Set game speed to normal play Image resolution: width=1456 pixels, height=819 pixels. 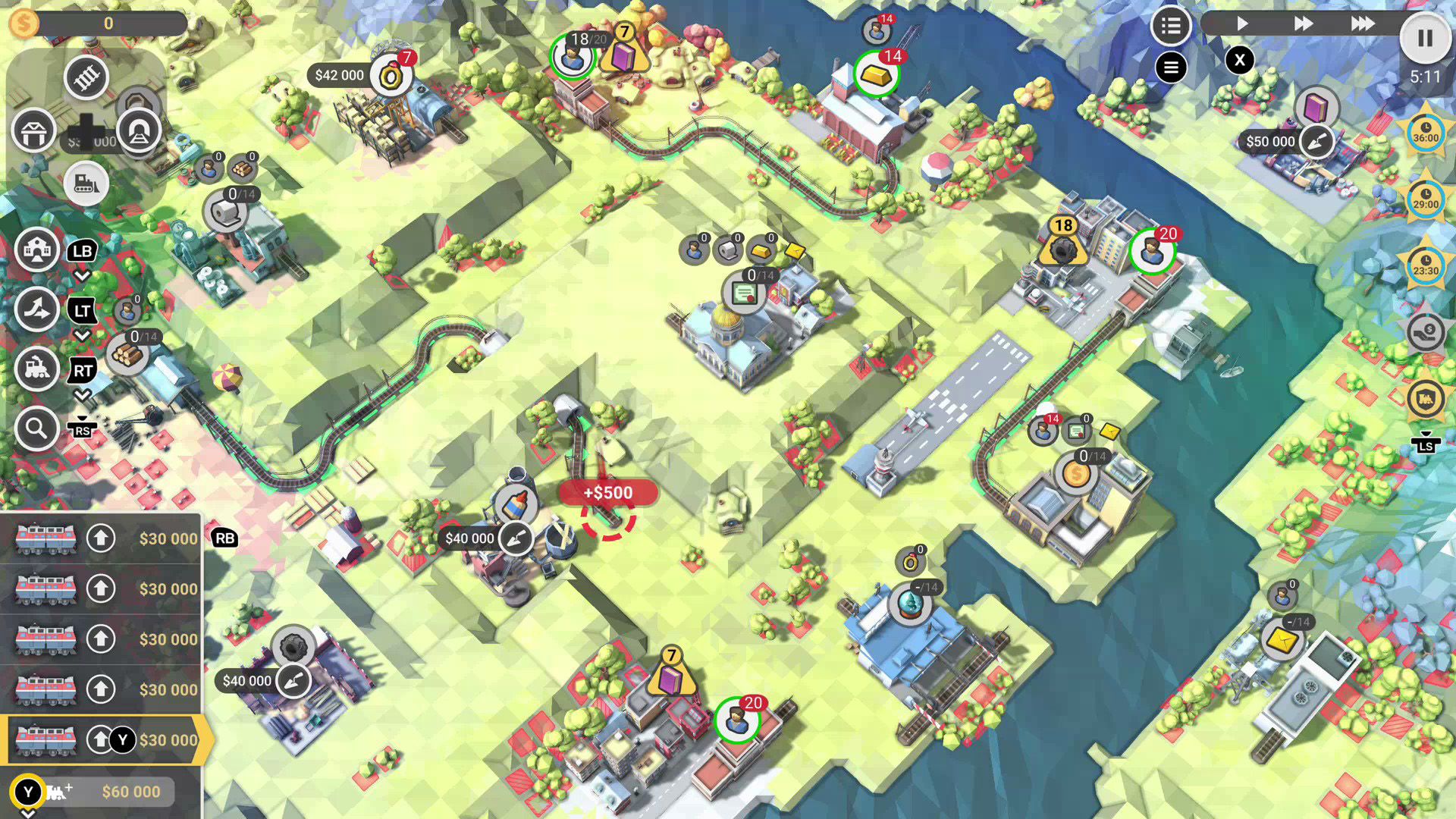pyautogui.click(x=1241, y=24)
